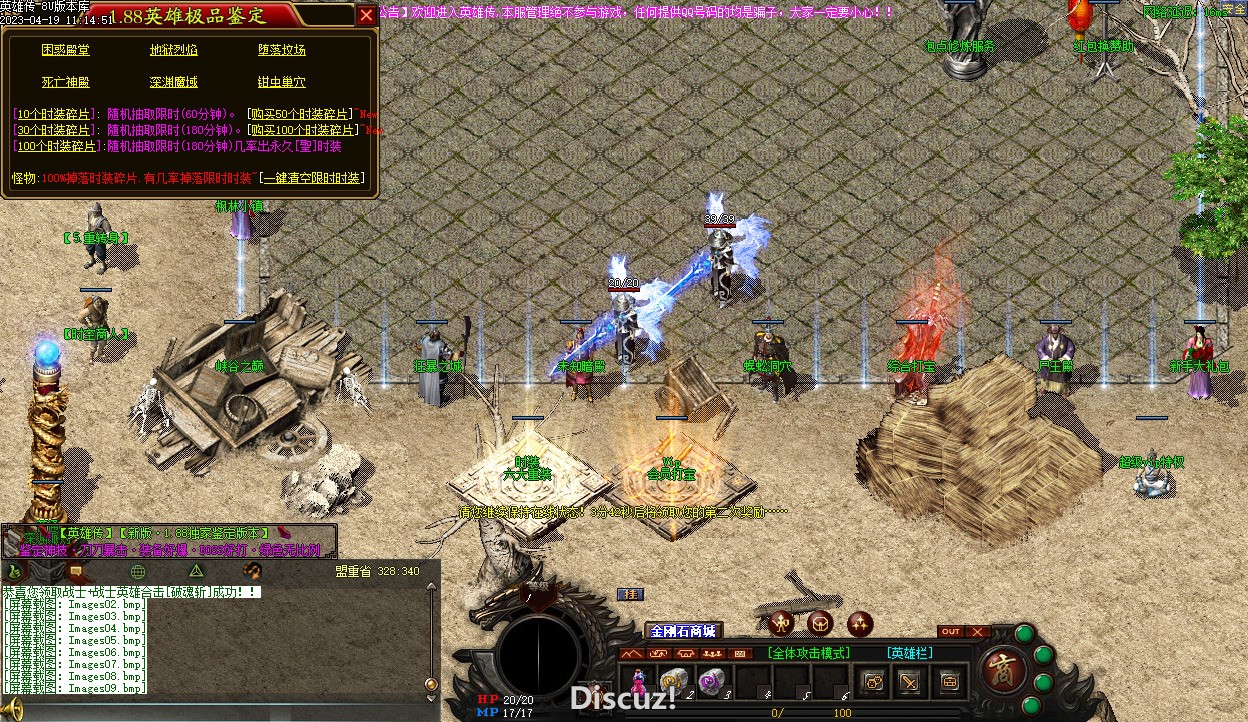
Task: Open the 堕落坟场 map link
Action: tap(281, 50)
